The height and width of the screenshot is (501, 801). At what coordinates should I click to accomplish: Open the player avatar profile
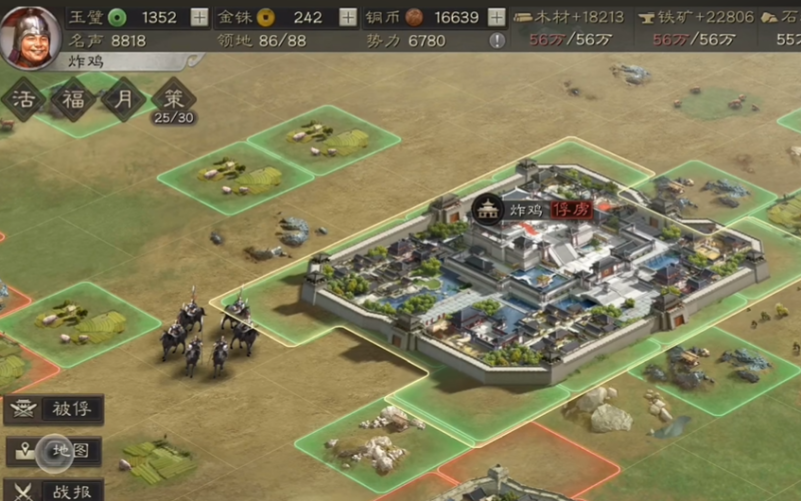point(30,36)
